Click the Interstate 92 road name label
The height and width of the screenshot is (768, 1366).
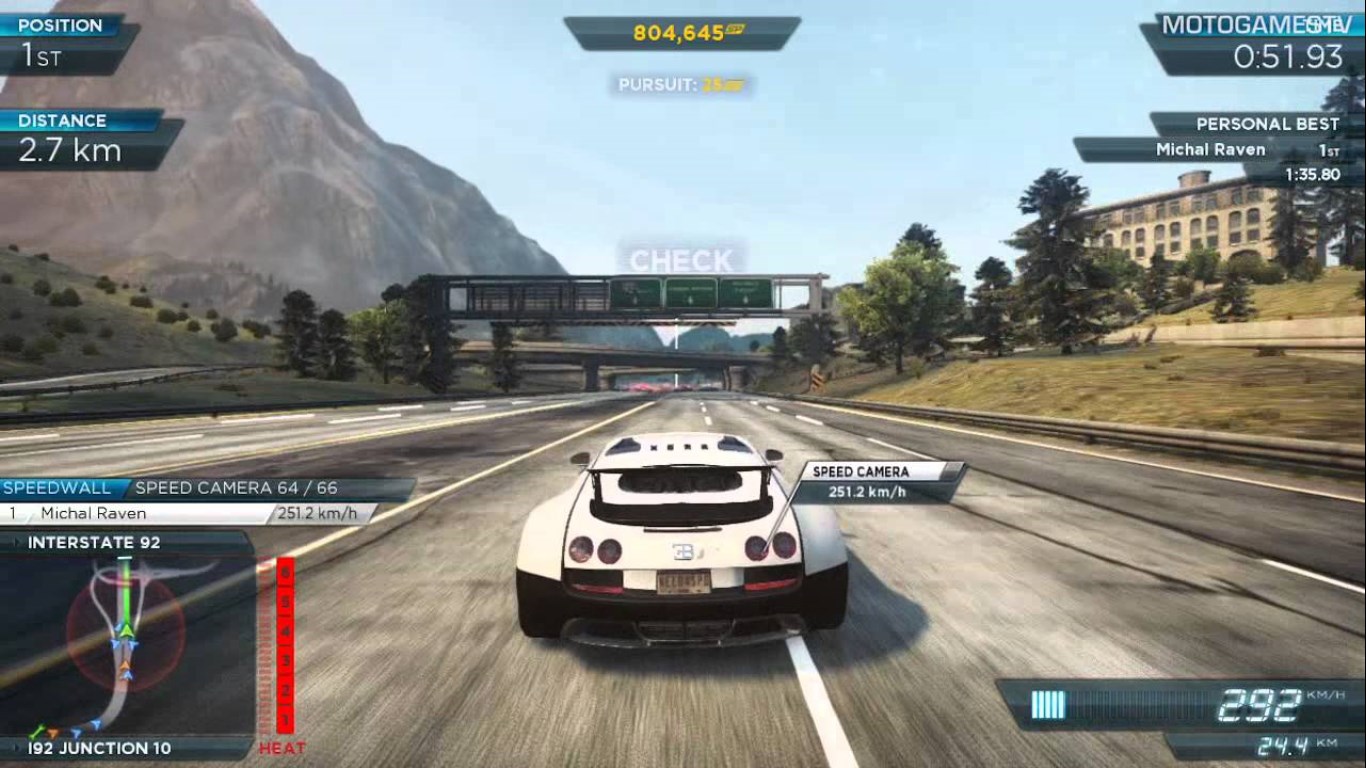click(x=94, y=543)
